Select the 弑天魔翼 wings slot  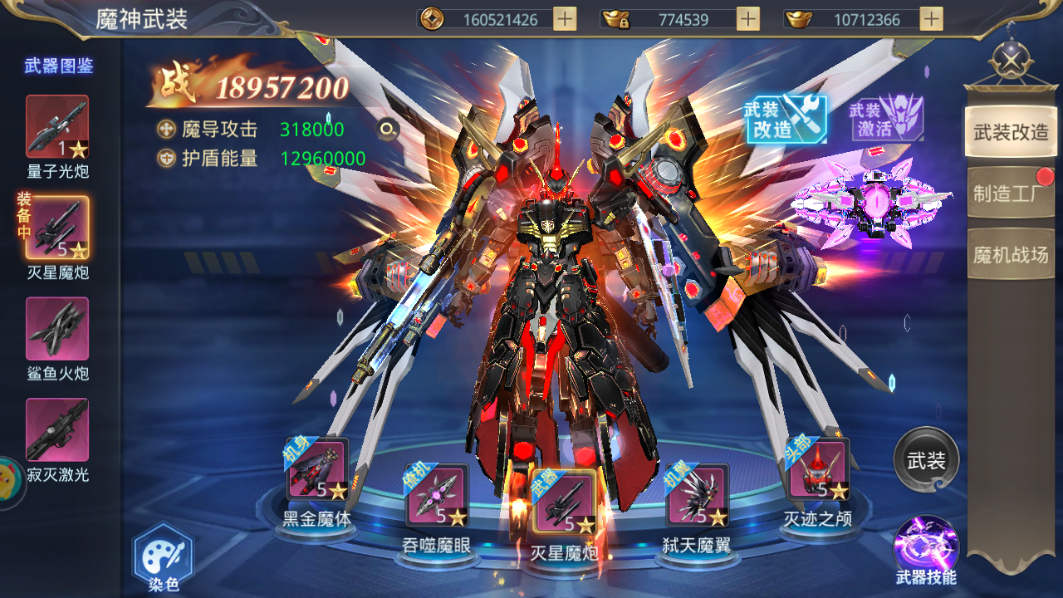pos(696,496)
